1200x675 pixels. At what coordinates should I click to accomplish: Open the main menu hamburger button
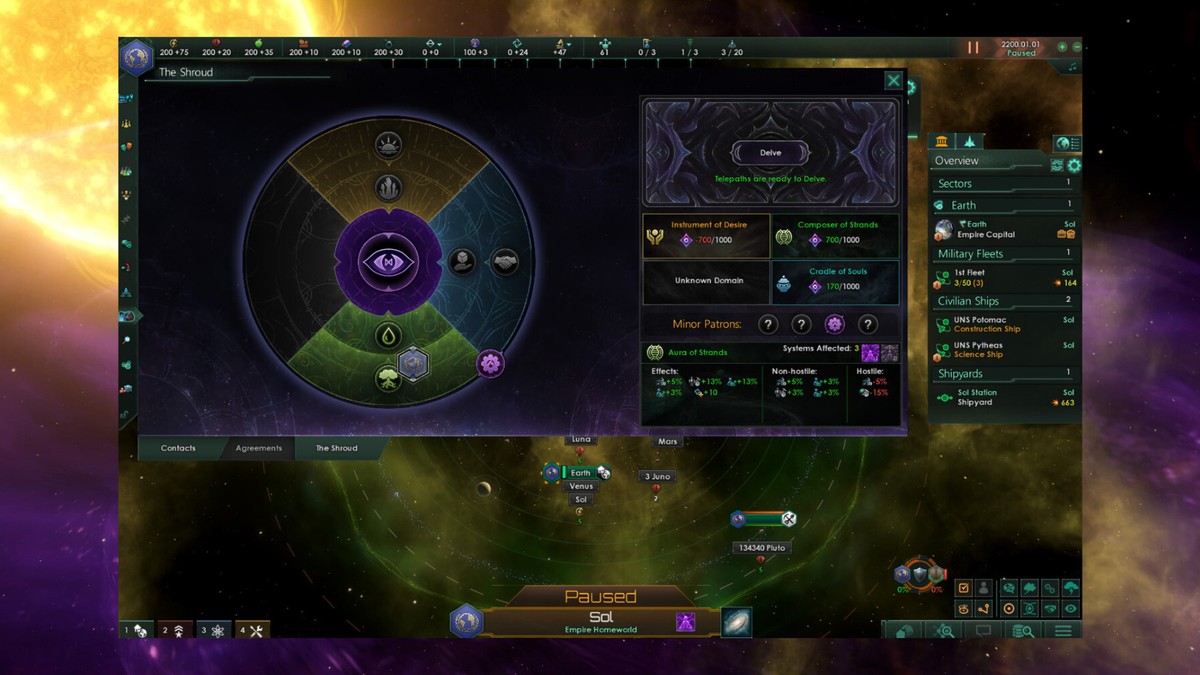point(1062,631)
